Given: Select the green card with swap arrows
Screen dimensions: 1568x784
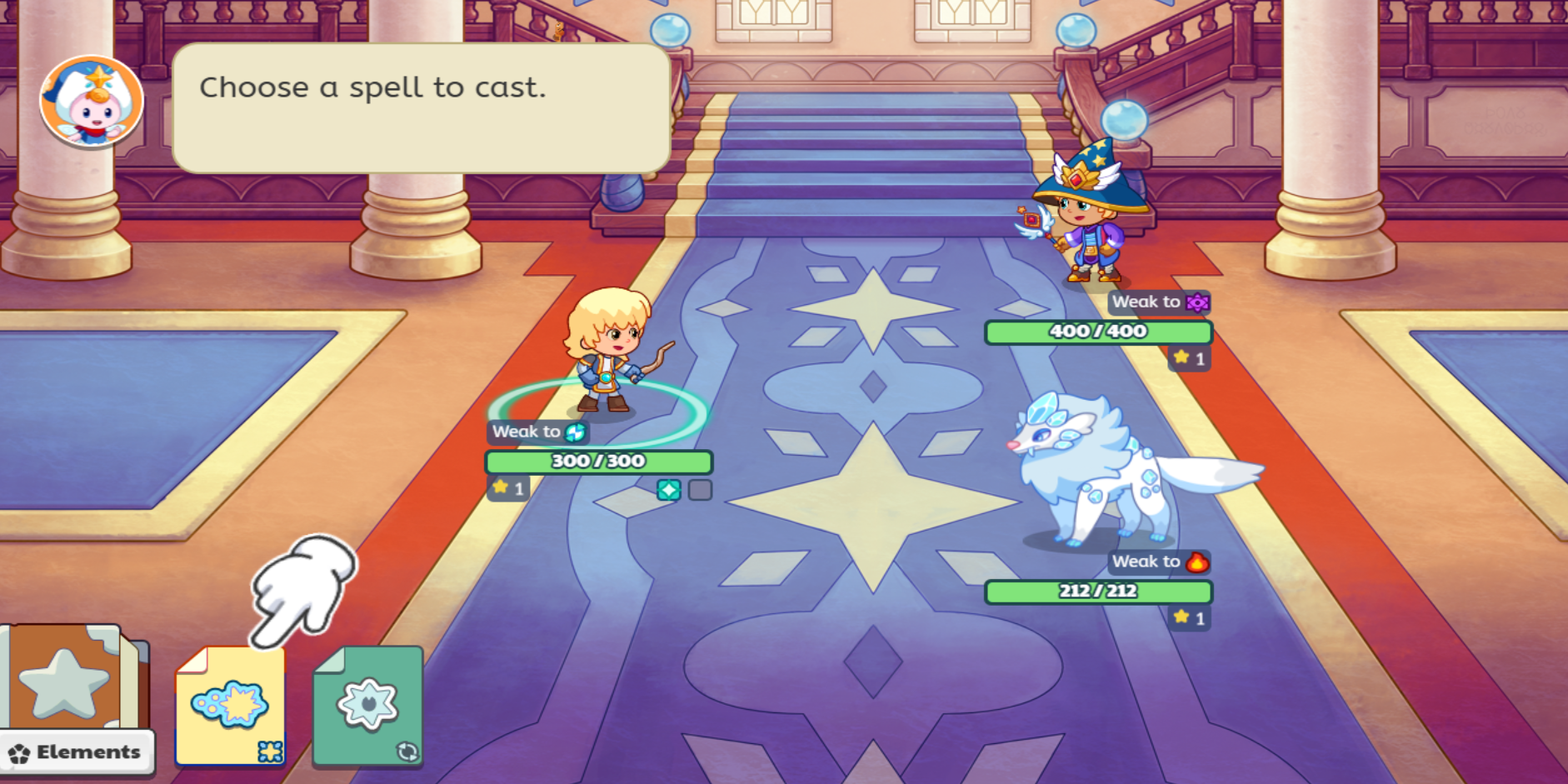Looking at the screenshot, I should (x=368, y=706).
